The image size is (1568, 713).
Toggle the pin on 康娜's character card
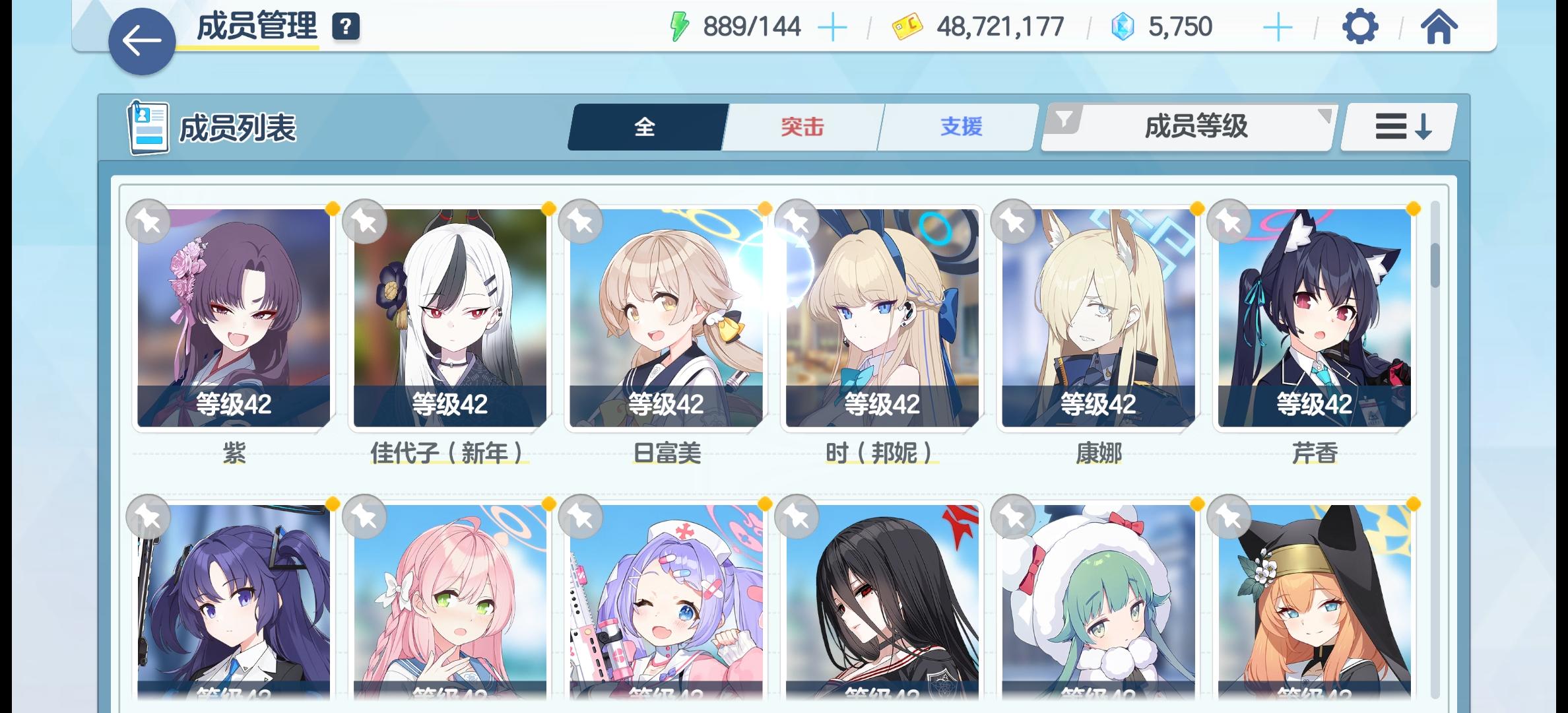click(x=1014, y=222)
